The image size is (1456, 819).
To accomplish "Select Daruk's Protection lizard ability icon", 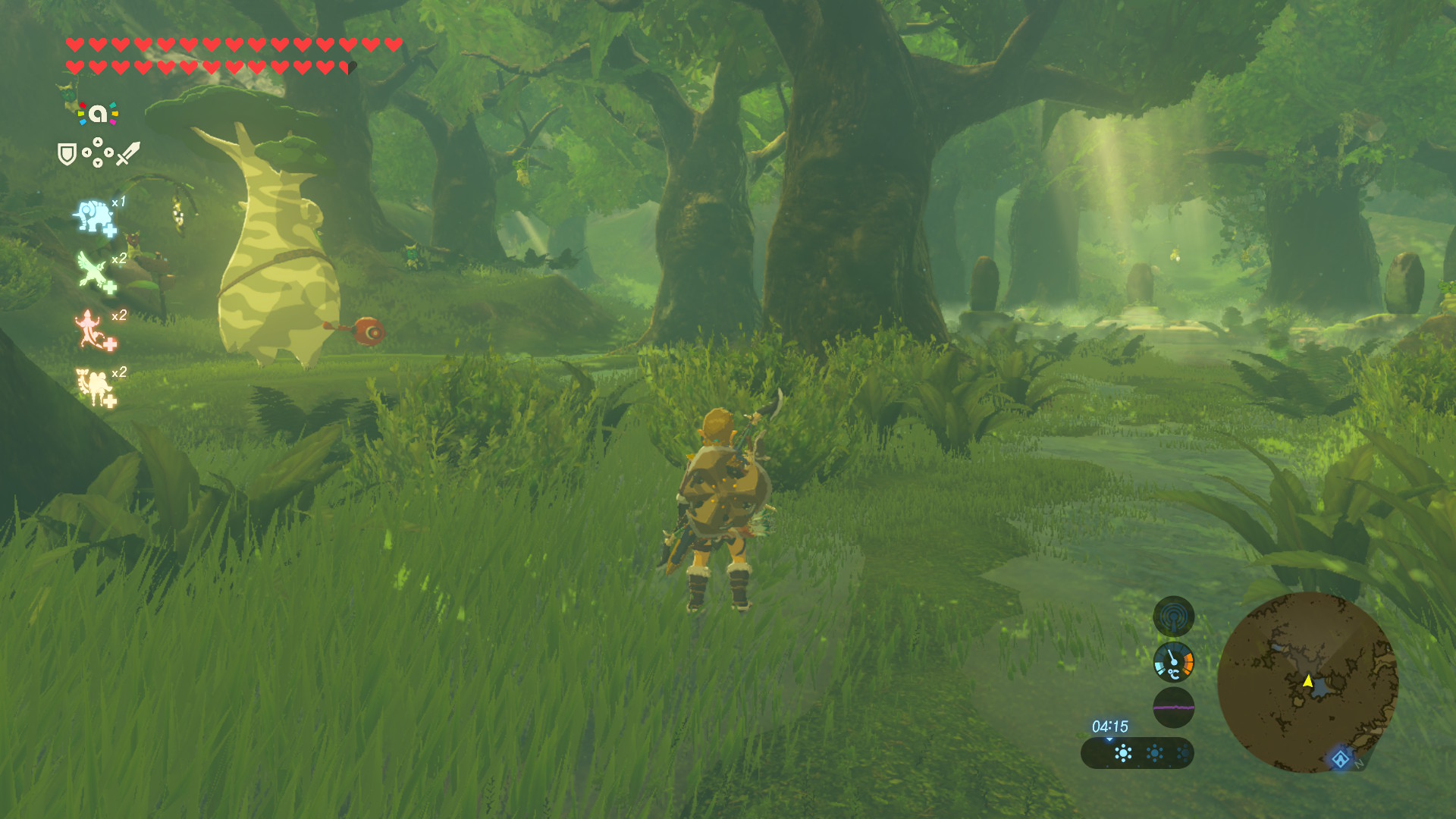I will pos(93,330).
